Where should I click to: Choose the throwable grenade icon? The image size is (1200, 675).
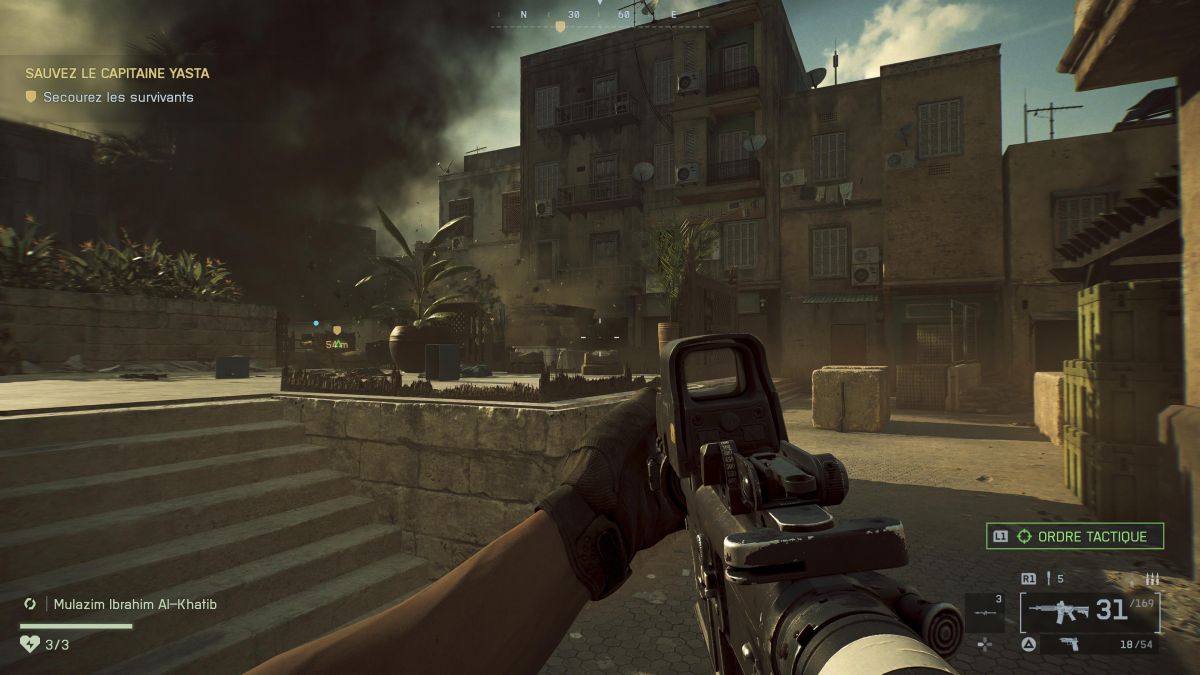click(1050, 578)
